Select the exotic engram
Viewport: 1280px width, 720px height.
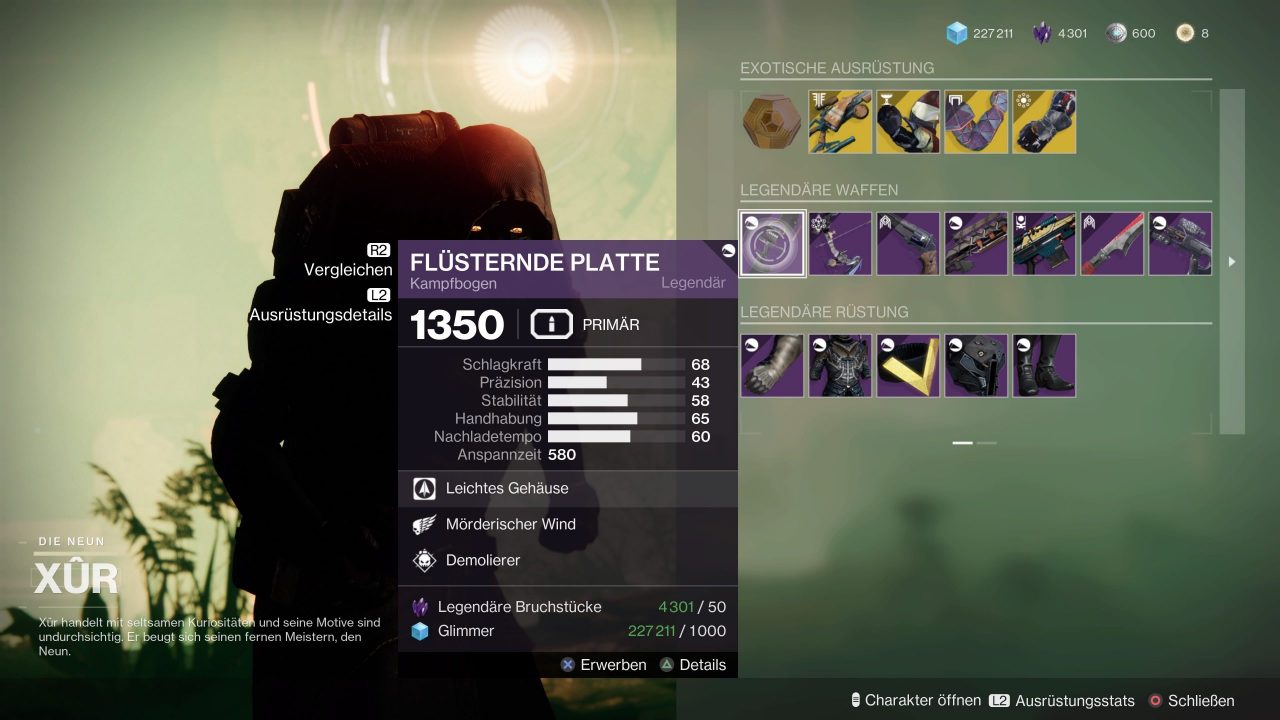coord(772,122)
